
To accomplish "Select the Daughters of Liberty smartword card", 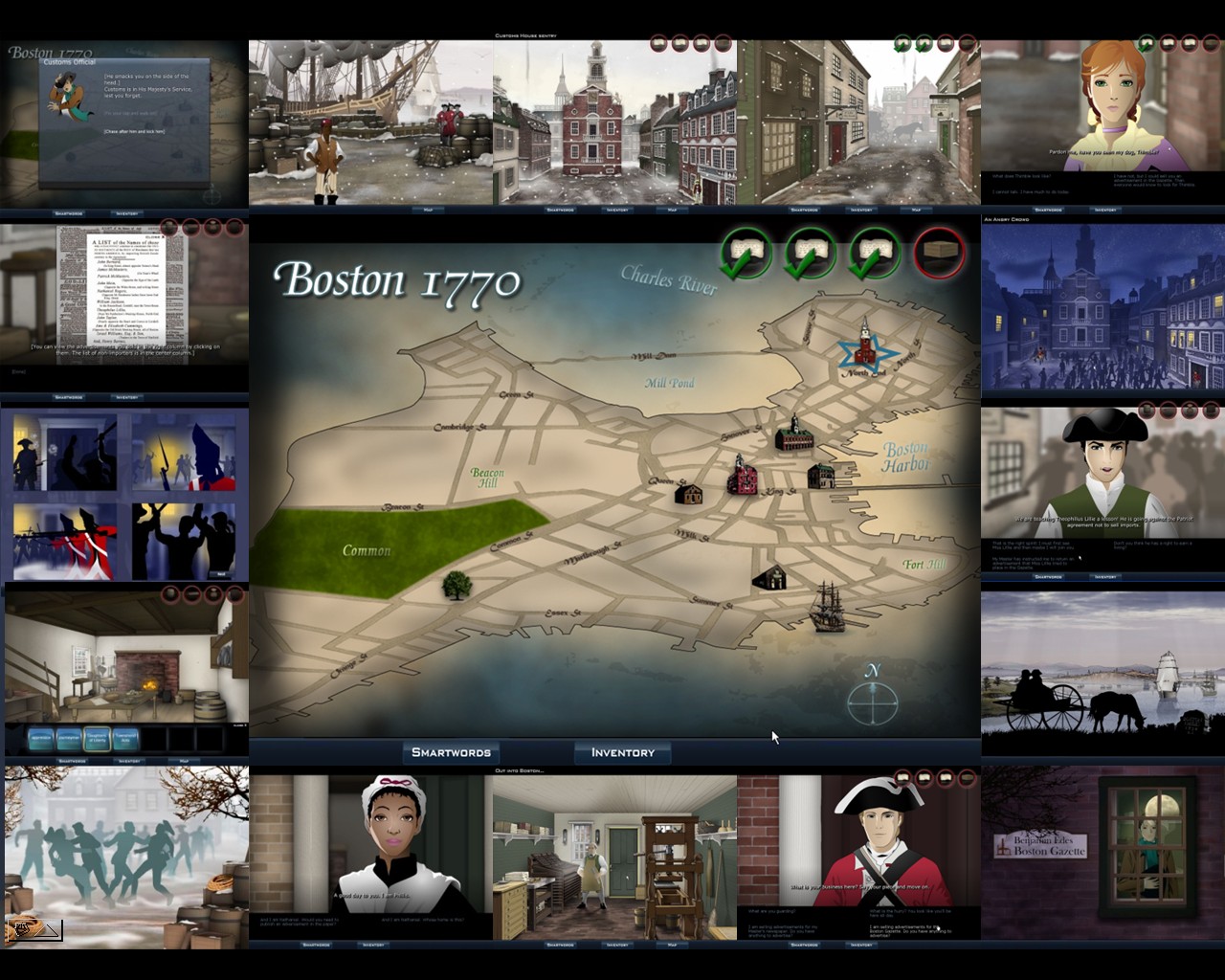I will pos(97,739).
